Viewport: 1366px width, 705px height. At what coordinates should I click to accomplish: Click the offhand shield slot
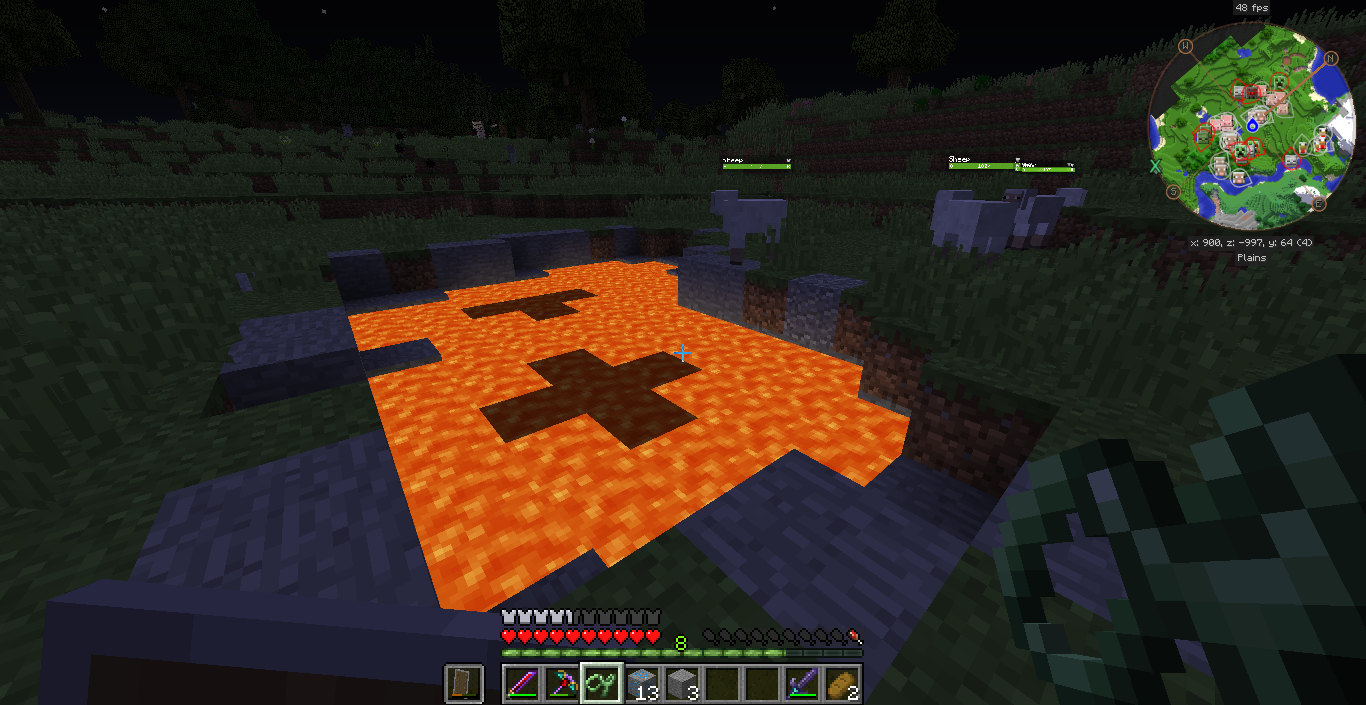coord(464,684)
